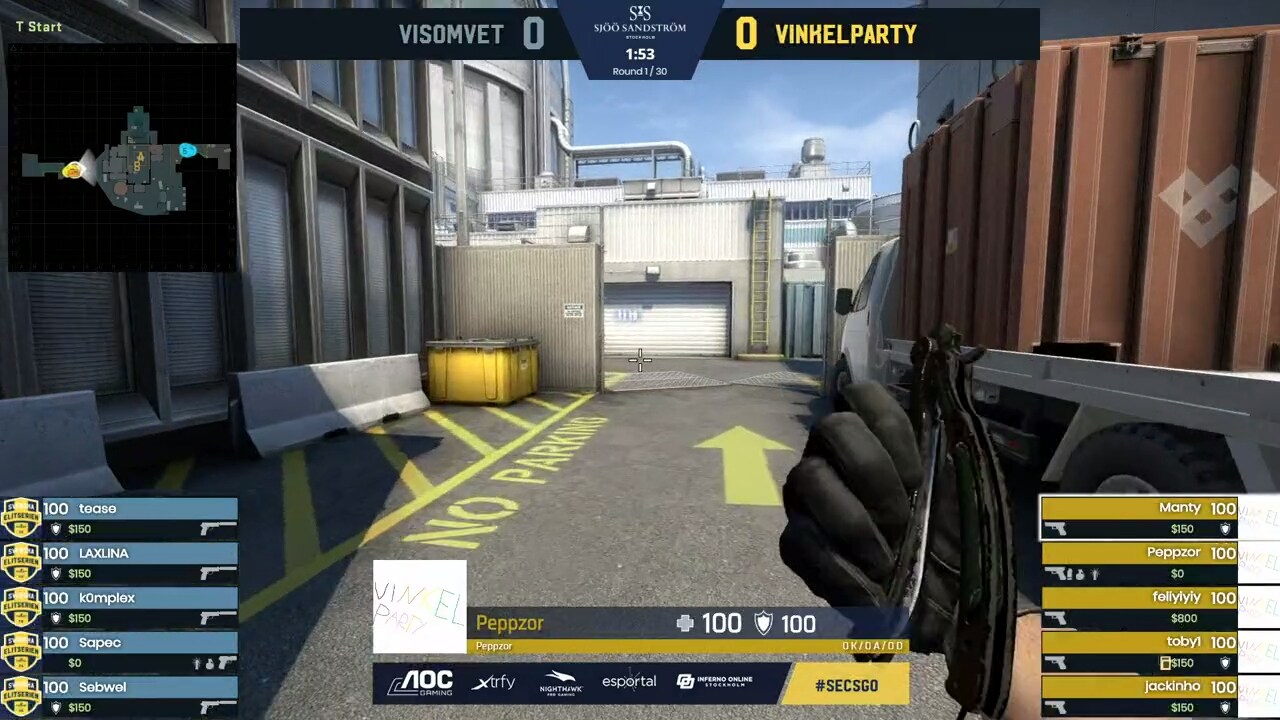
Task: Click the flashbang icon on Sapec's row
Action: [x=198, y=661]
